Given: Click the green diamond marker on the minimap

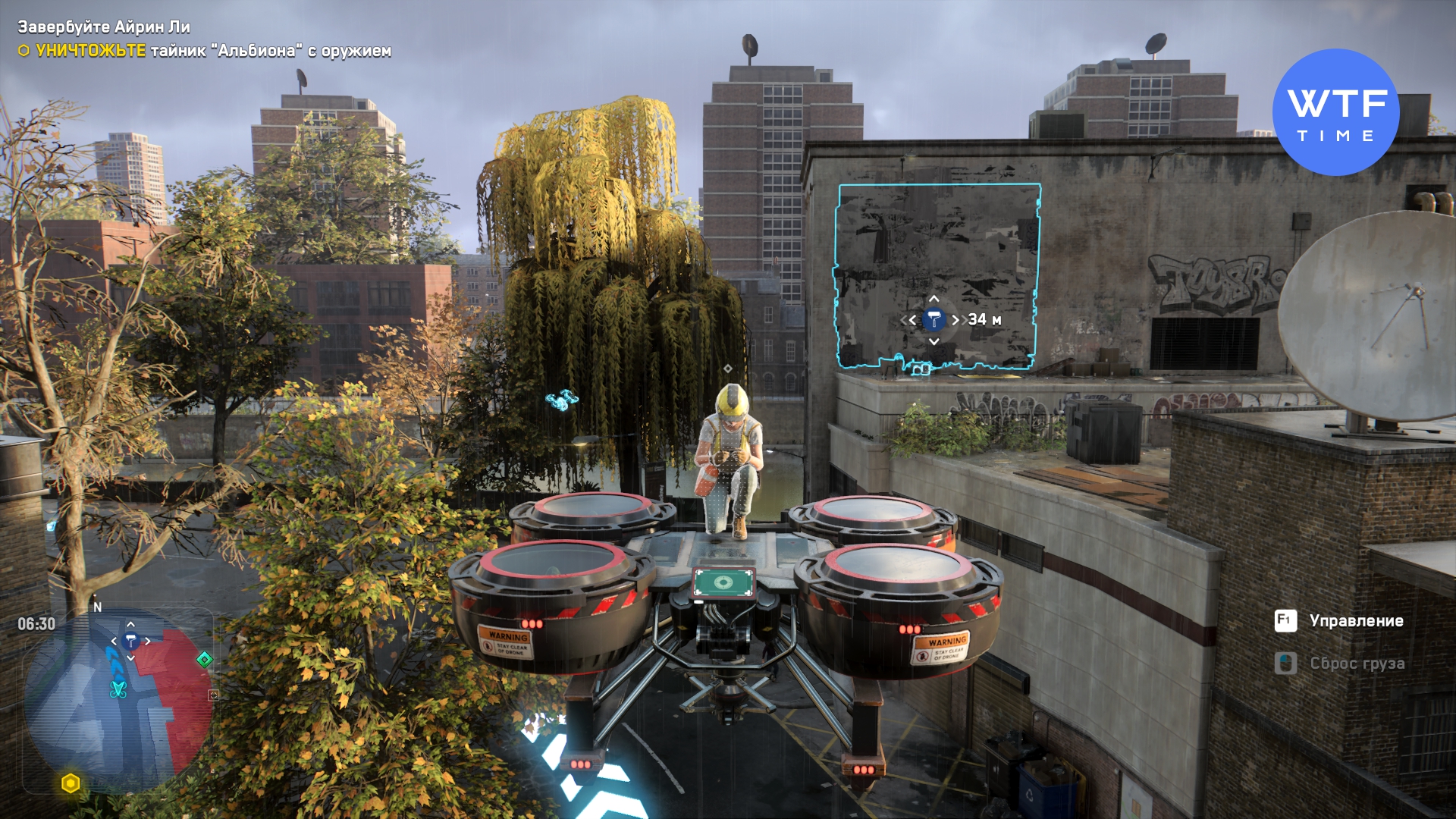Looking at the screenshot, I should coord(204,660).
